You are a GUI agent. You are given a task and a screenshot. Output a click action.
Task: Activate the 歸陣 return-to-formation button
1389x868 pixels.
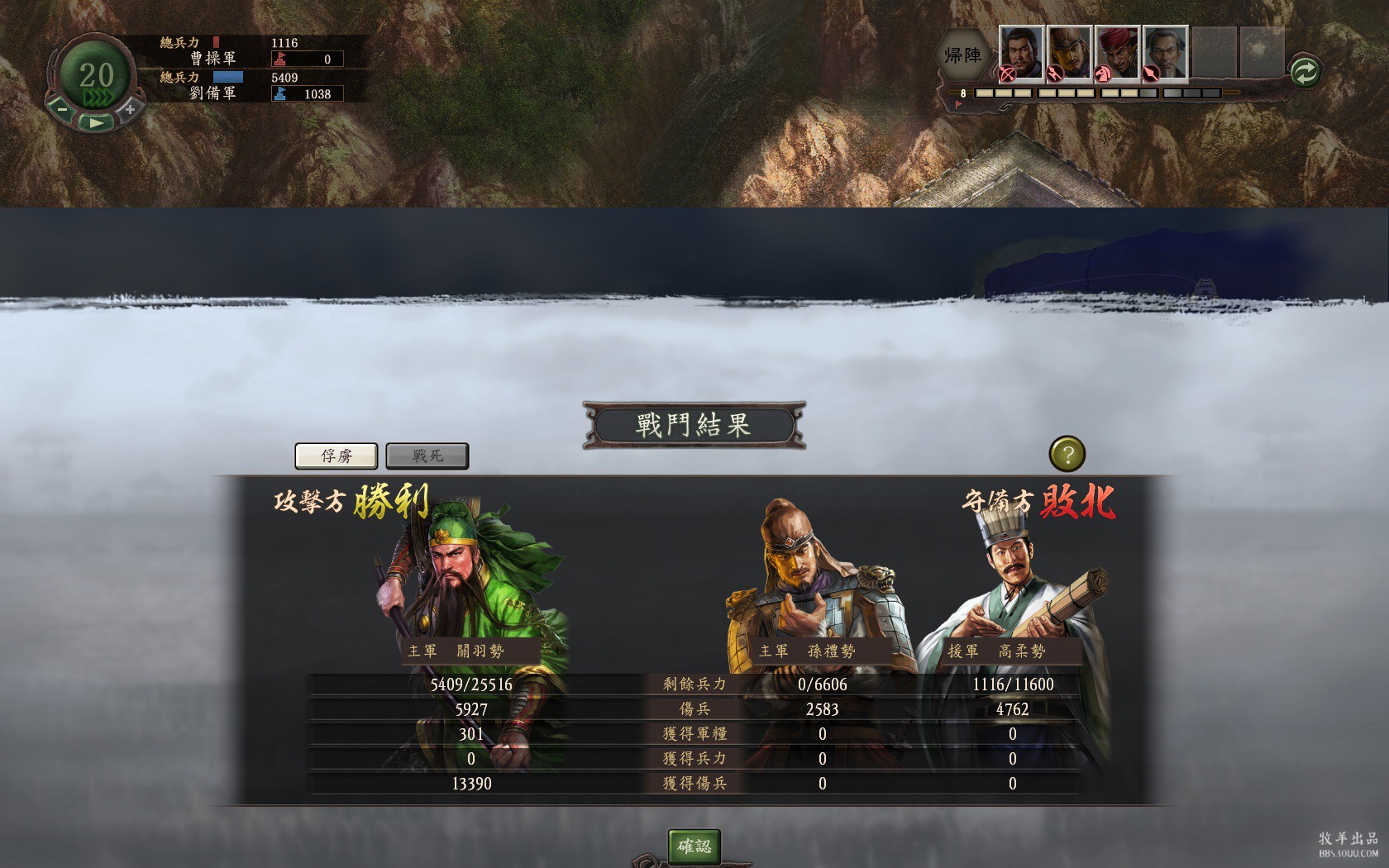(x=962, y=55)
